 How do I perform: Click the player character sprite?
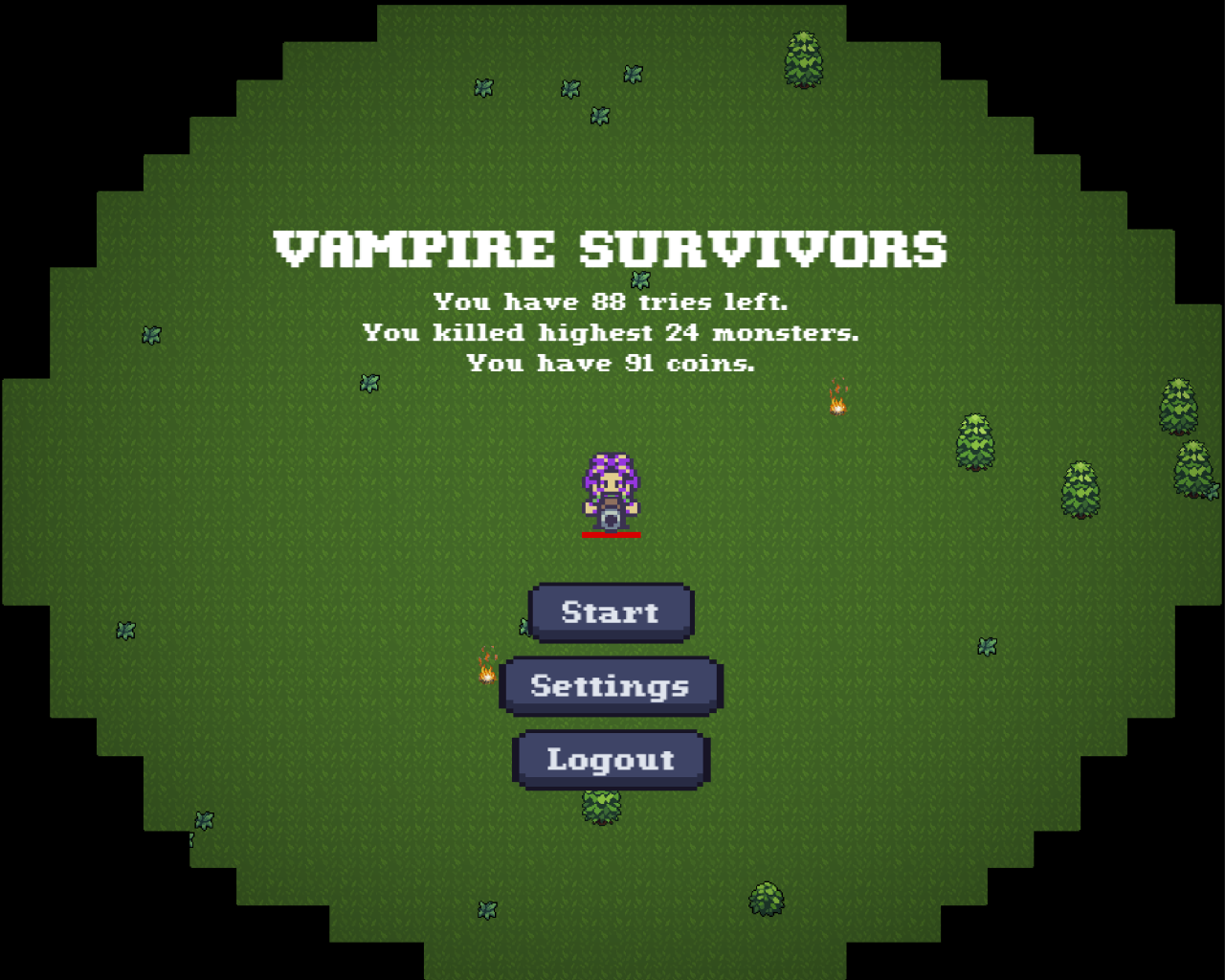click(611, 490)
